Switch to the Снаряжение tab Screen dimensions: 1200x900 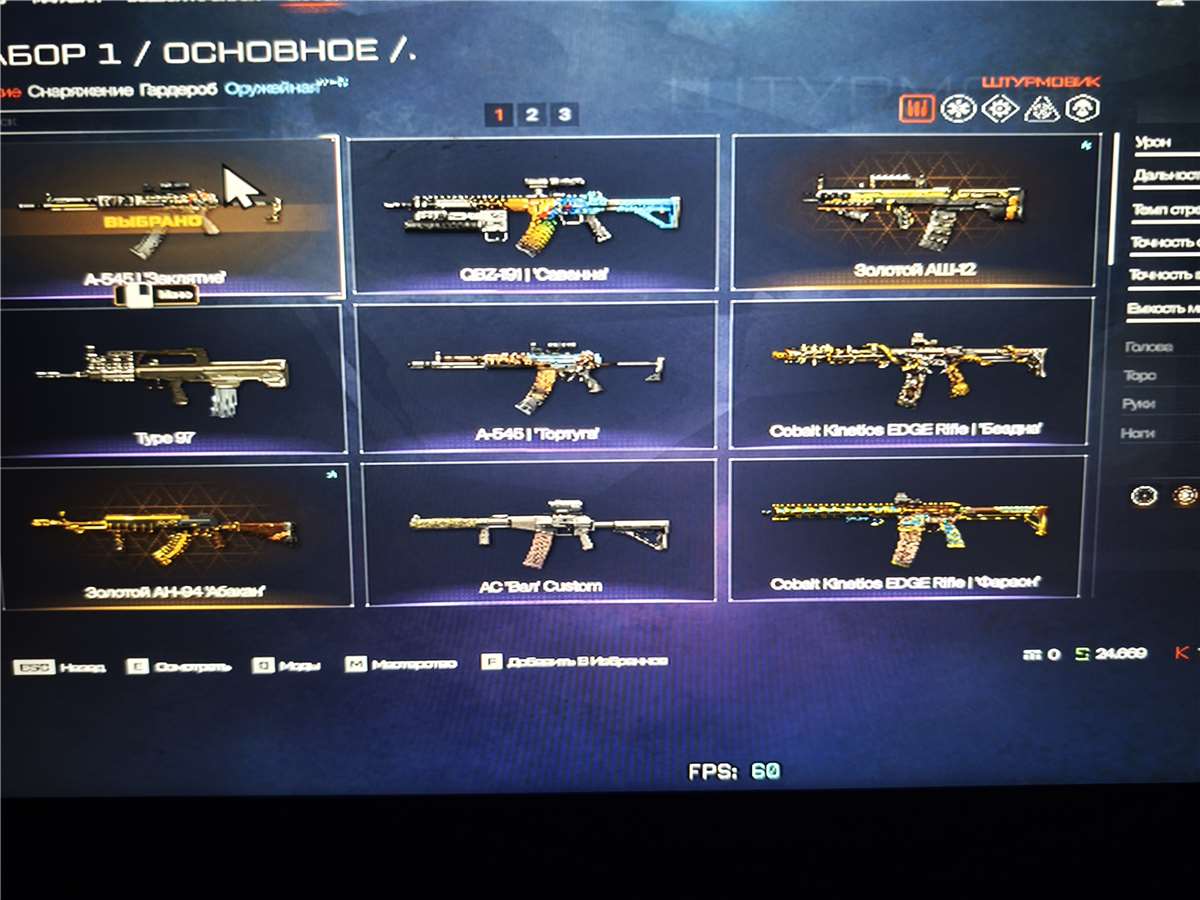tap(80, 90)
